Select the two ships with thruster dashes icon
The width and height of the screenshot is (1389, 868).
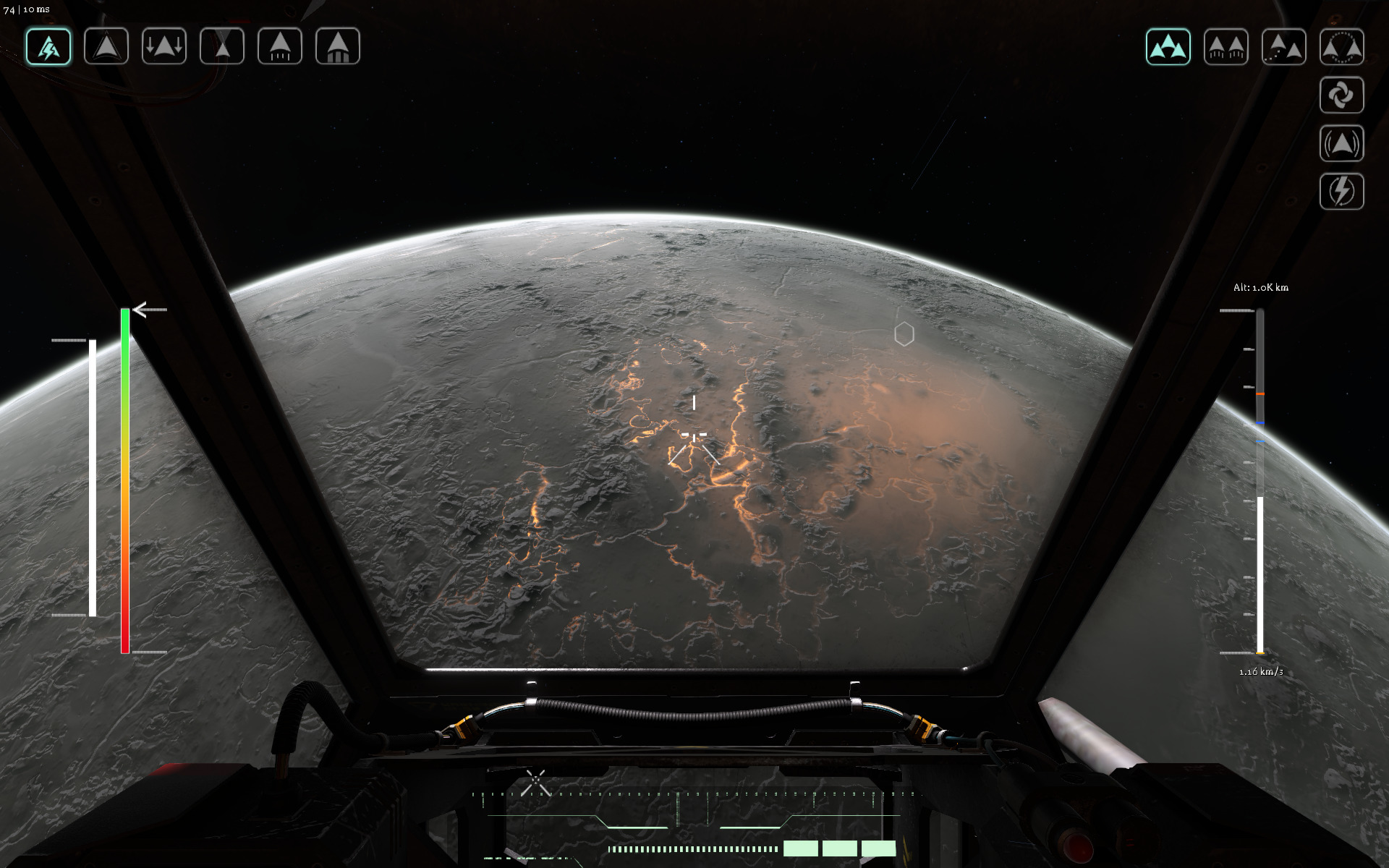1226,47
